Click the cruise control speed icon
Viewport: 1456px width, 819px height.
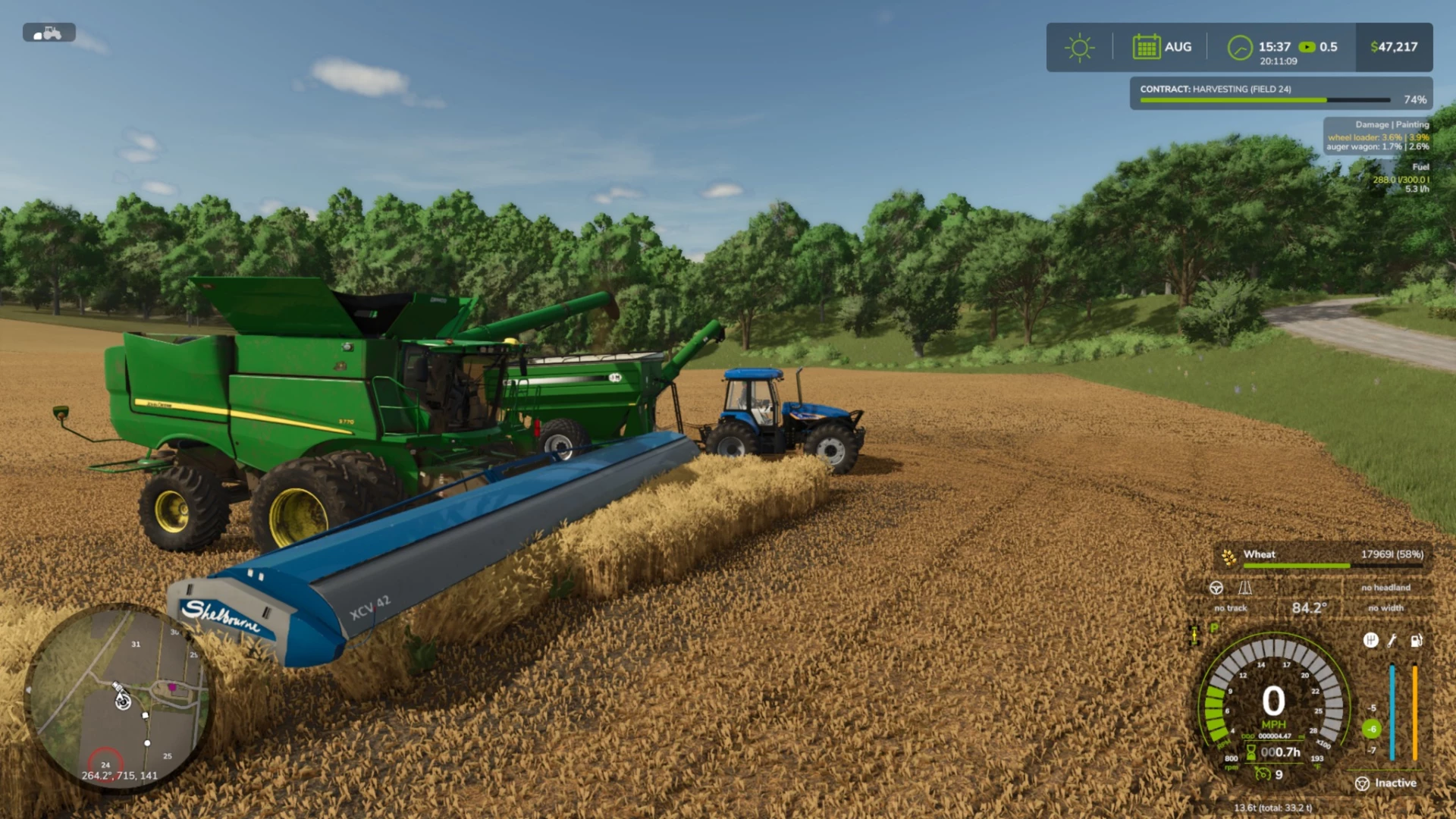pyautogui.click(x=1263, y=774)
